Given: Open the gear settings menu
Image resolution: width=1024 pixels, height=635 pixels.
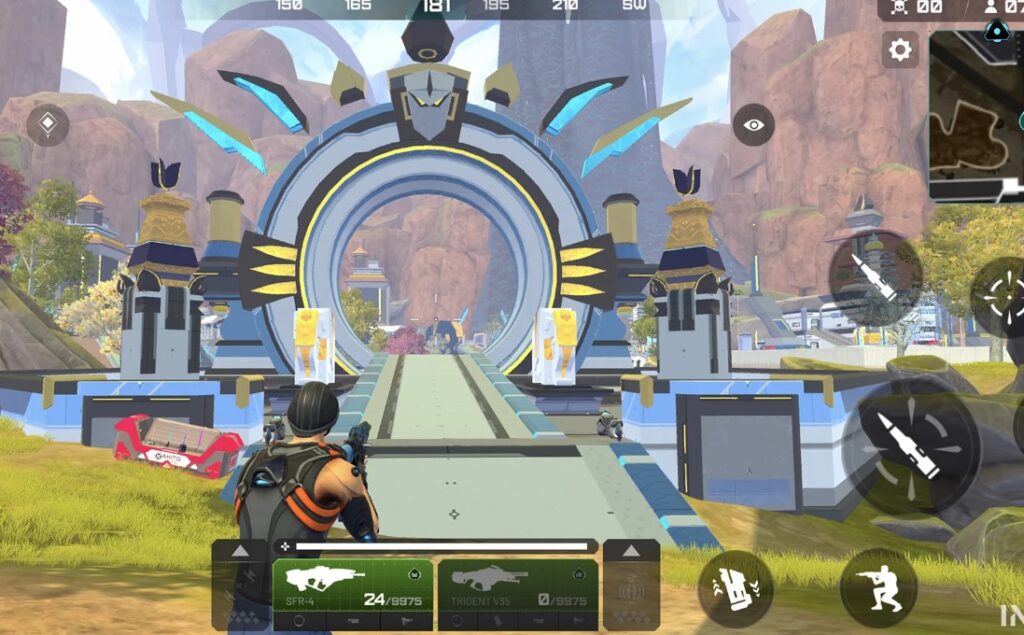Looking at the screenshot, I should [900, 50].
